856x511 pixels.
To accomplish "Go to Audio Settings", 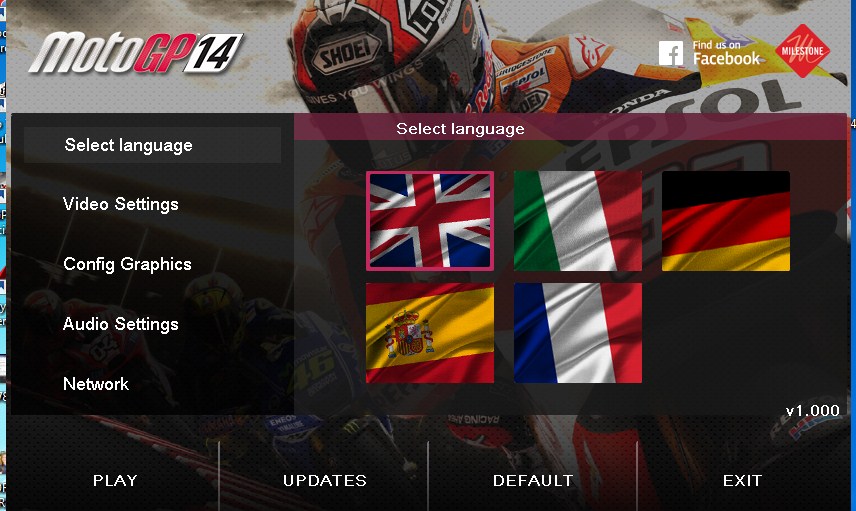I will (x=121, y=324).
